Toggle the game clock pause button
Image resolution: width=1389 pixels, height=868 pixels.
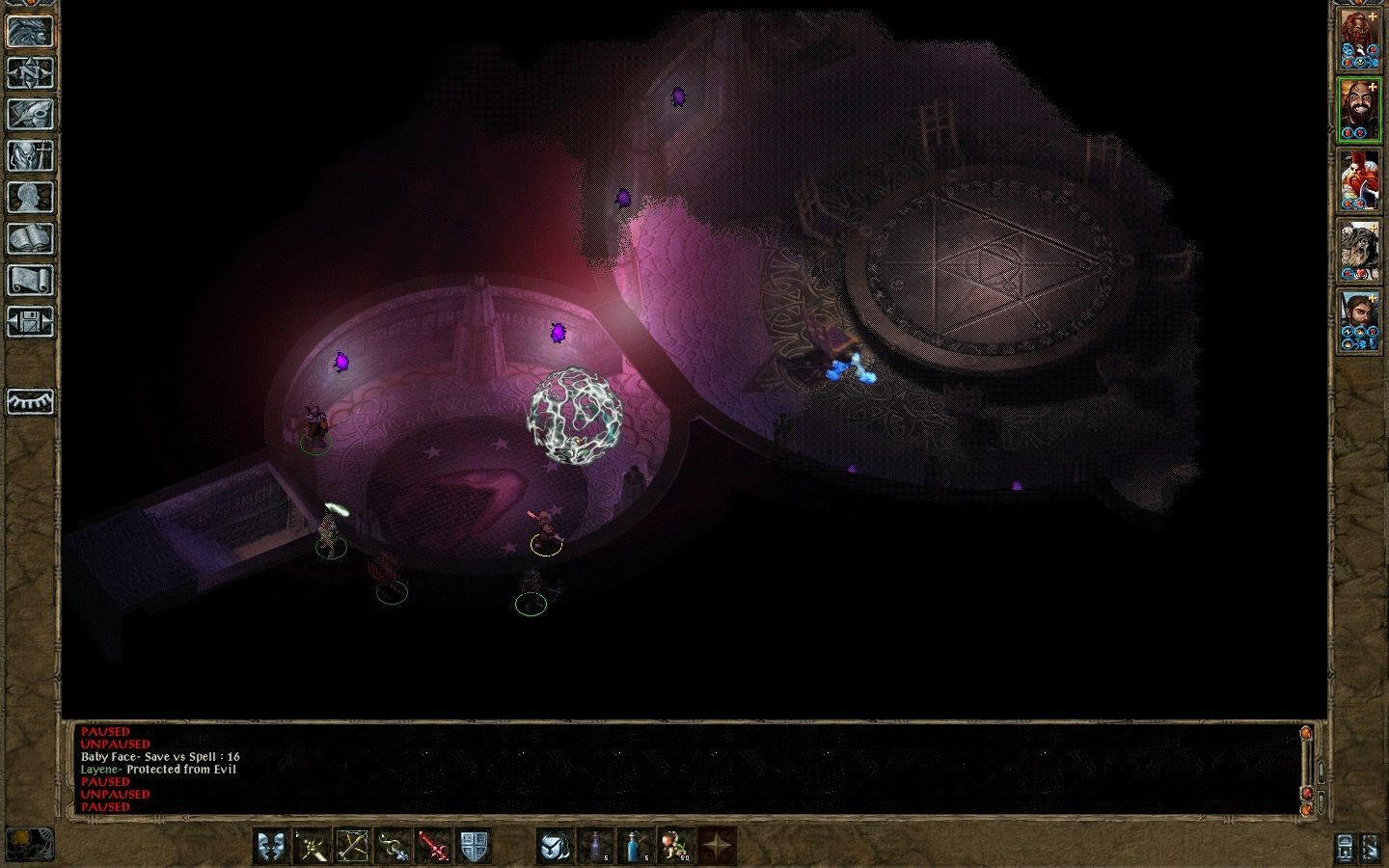[28, 844]
